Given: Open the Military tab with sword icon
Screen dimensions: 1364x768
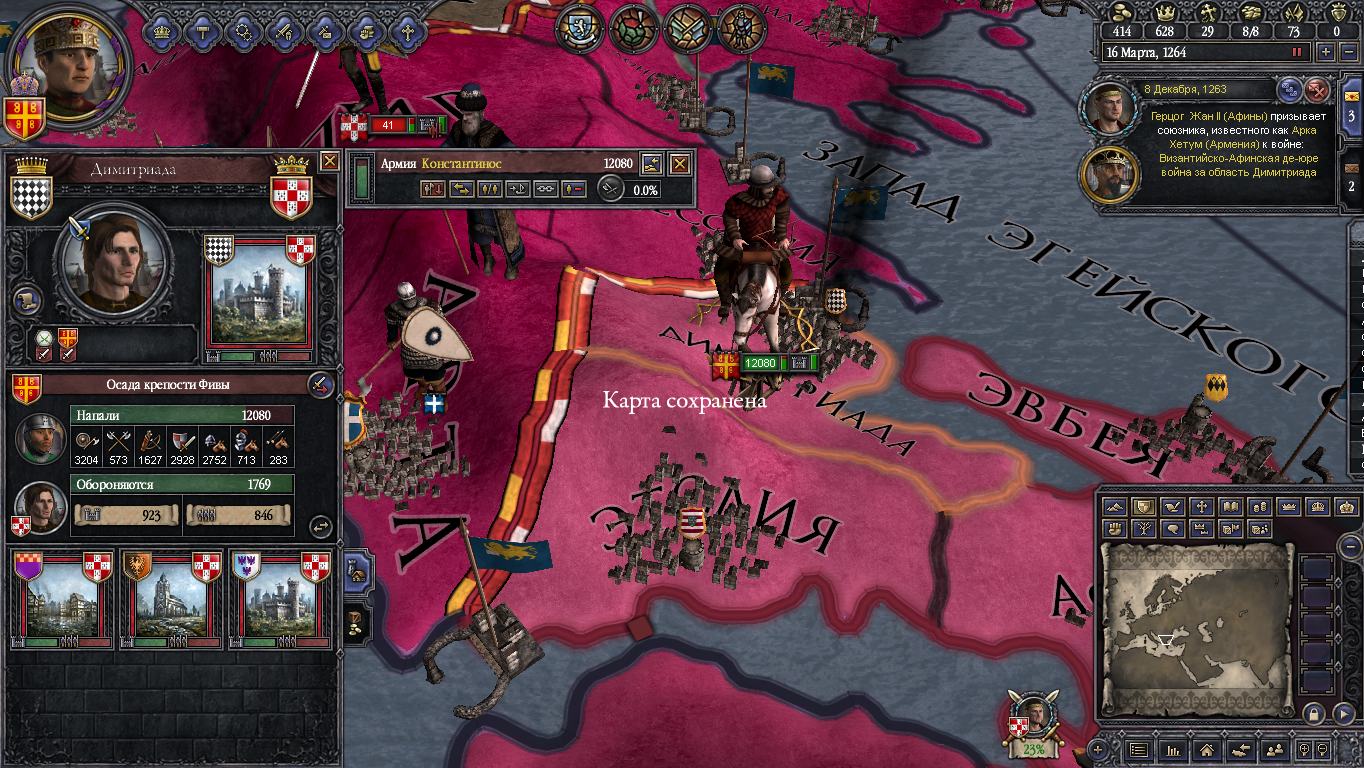Looking at the screenshot, I should tap(284, 31).
